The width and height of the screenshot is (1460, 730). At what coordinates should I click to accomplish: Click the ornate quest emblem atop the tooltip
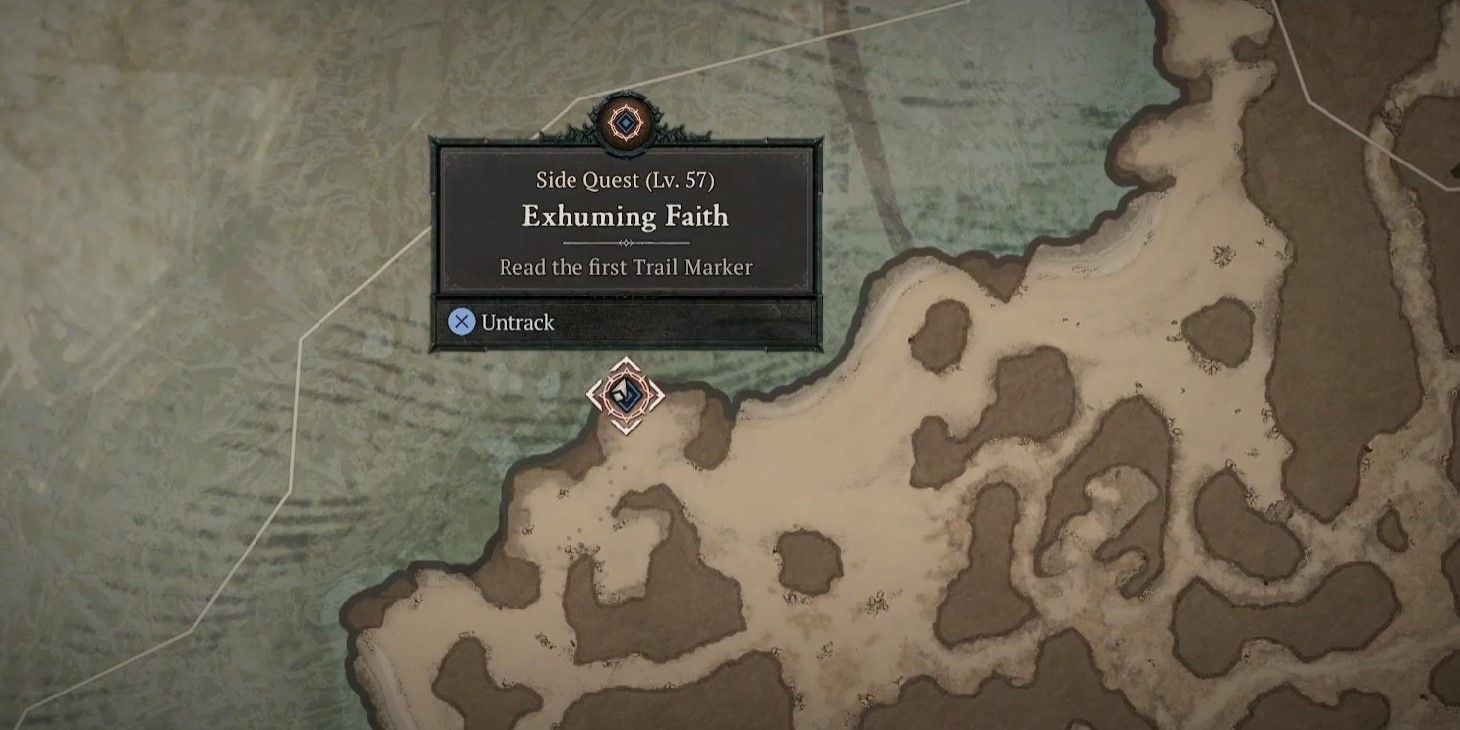628,123
